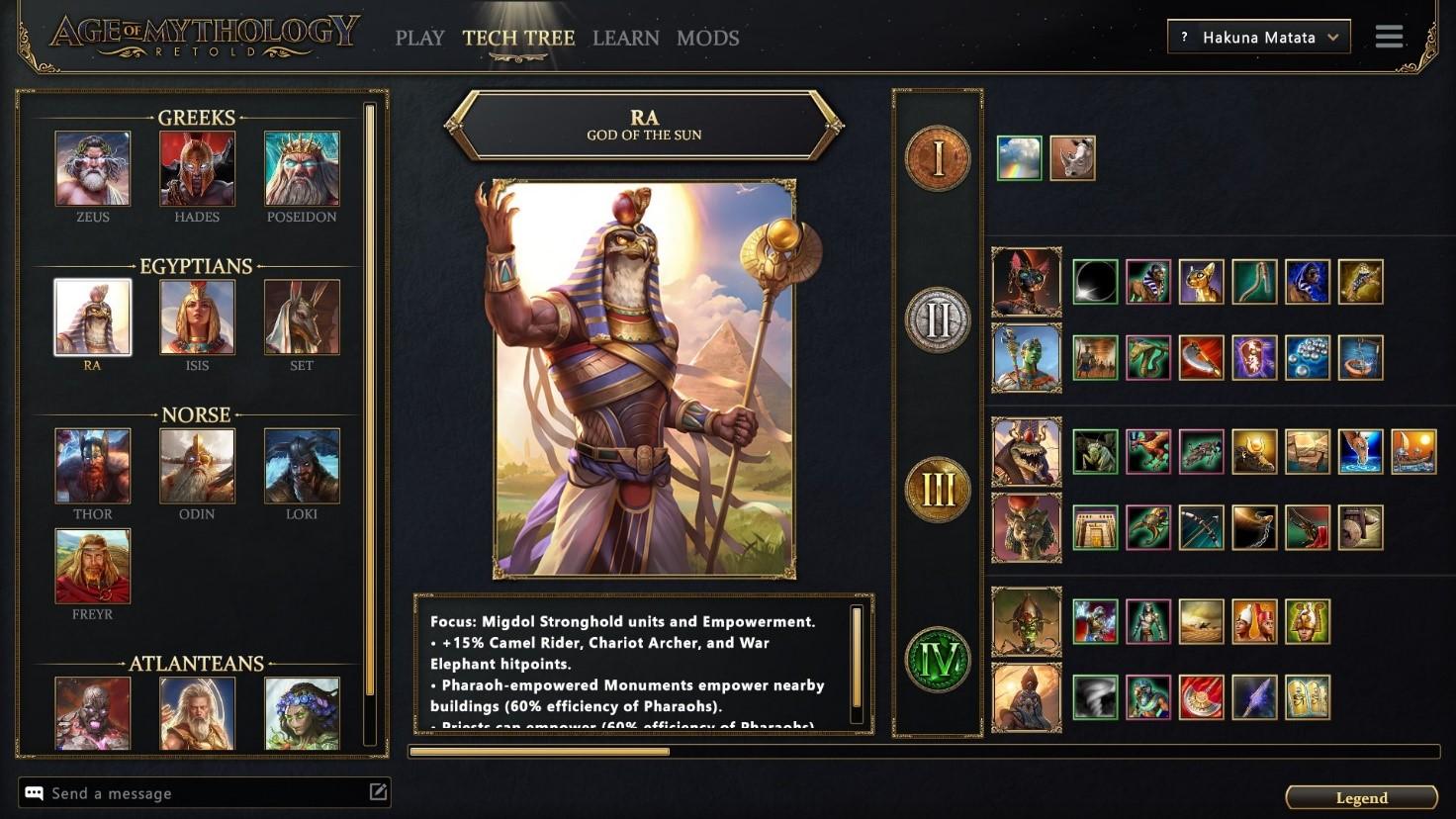Open the Legend button

[x=1361, y=798]
